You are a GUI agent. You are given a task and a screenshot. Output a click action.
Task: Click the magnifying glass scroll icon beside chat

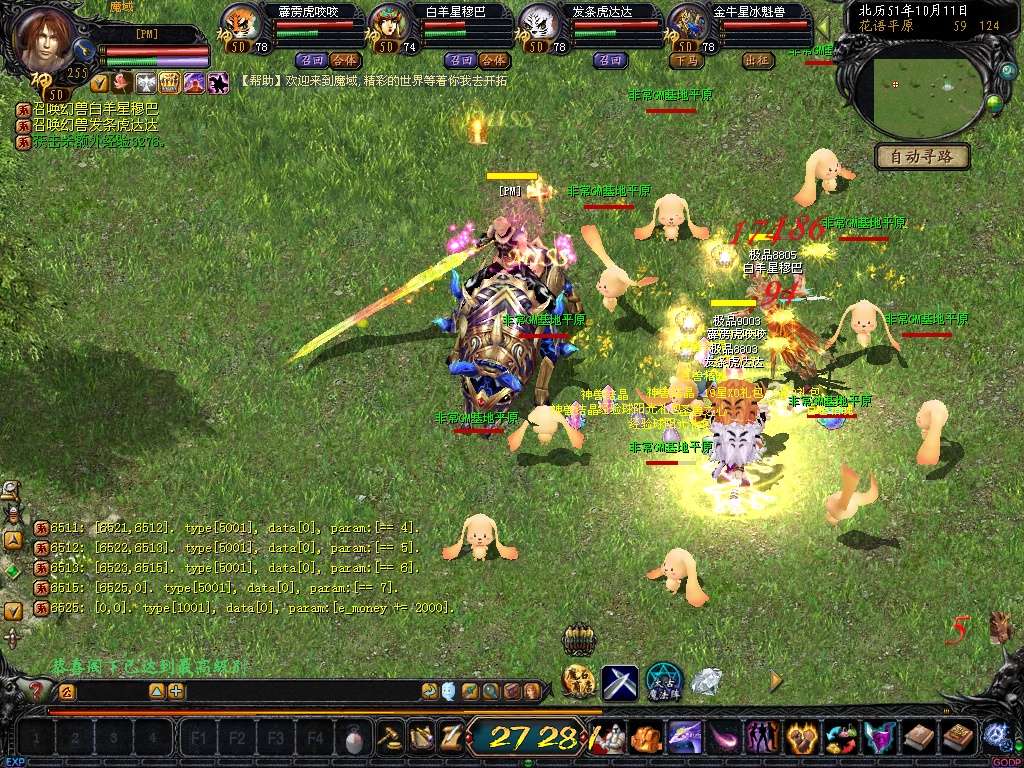(x=491, y=691)
